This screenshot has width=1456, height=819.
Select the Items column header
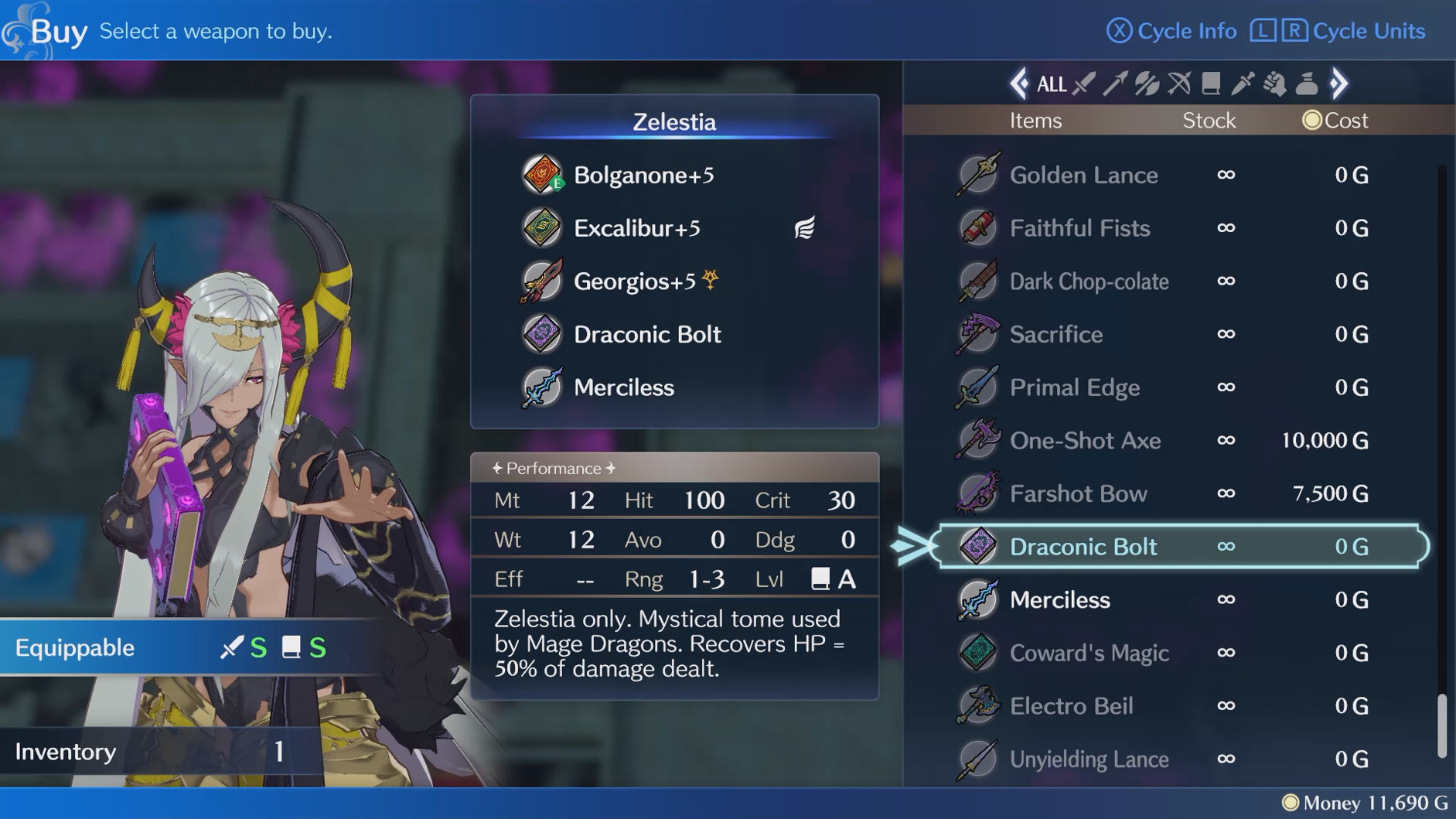[1035, 120]
